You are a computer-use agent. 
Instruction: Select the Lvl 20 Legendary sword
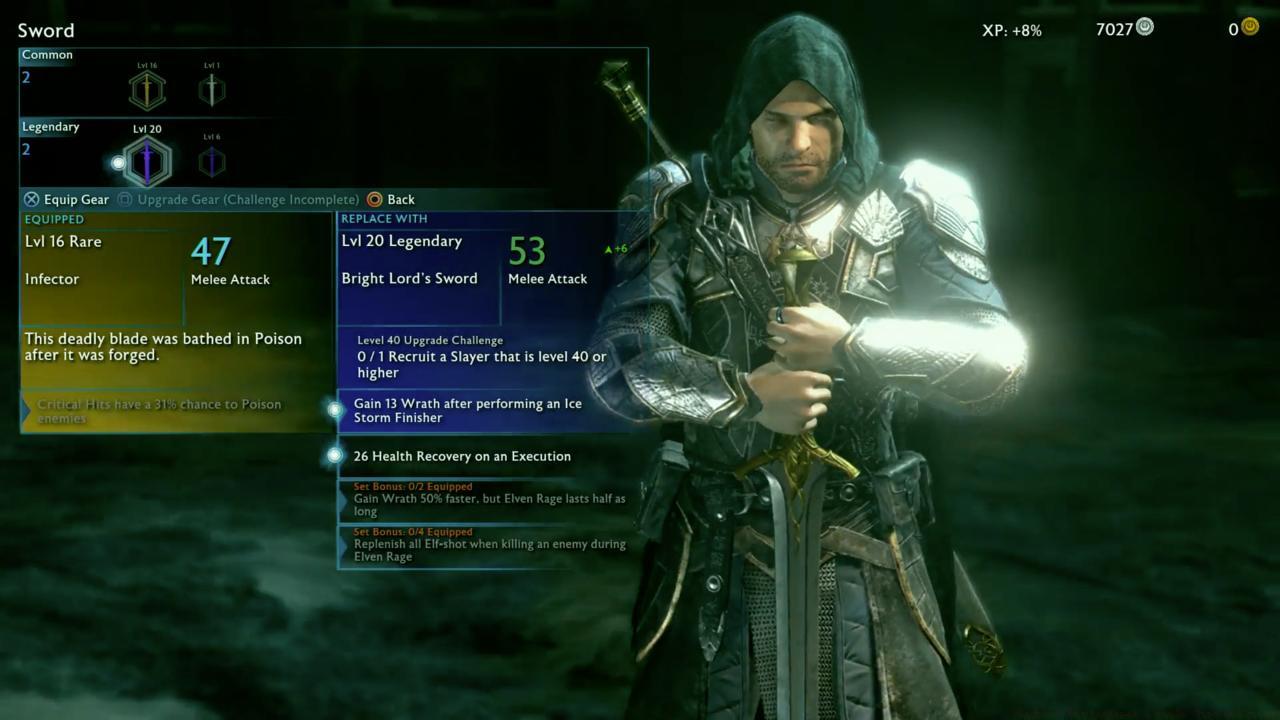click(x=147, y=162)
